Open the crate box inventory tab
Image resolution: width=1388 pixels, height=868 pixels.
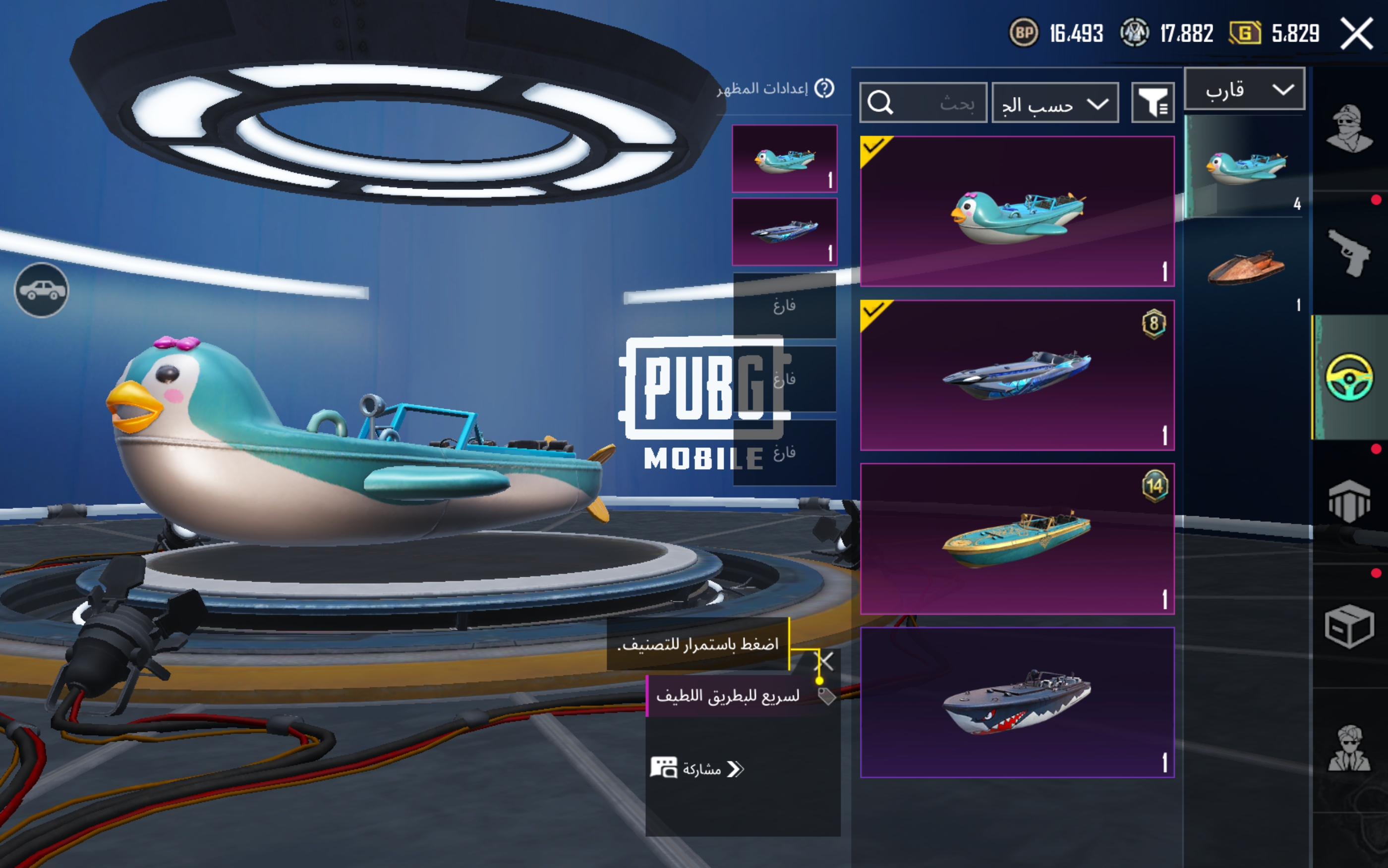[x=1349, y=626]
